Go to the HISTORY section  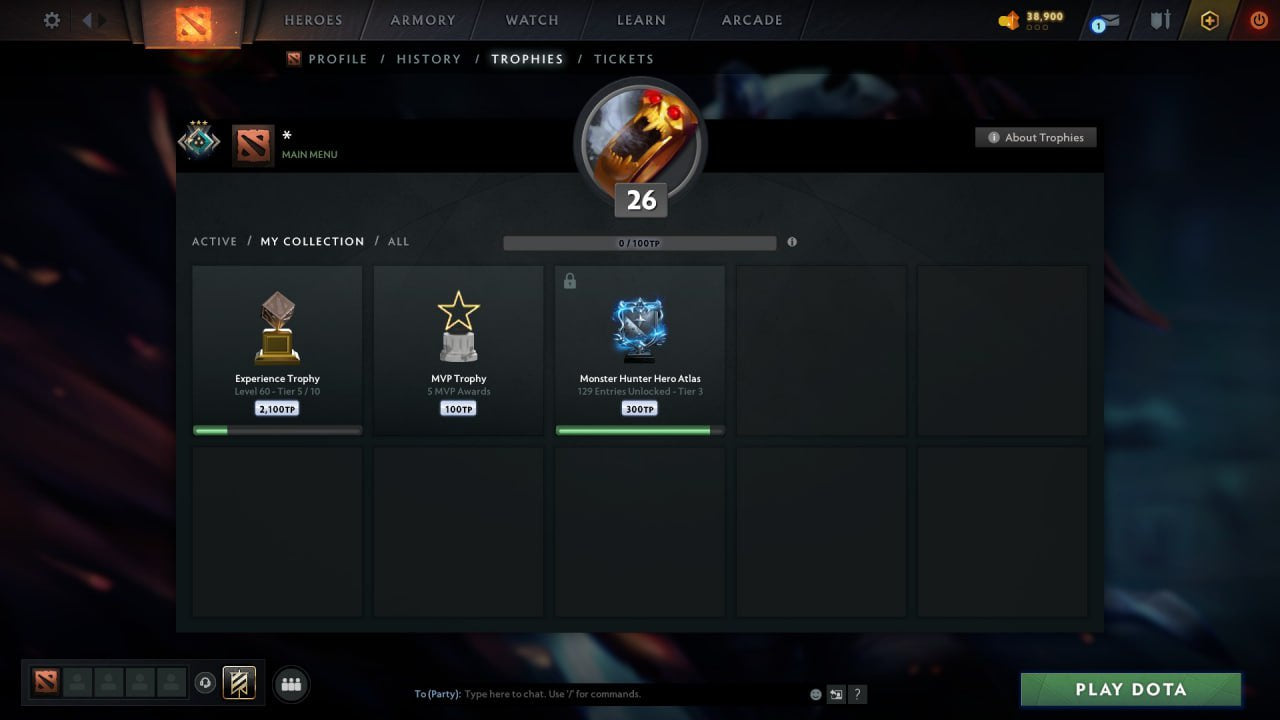(428, 59)
